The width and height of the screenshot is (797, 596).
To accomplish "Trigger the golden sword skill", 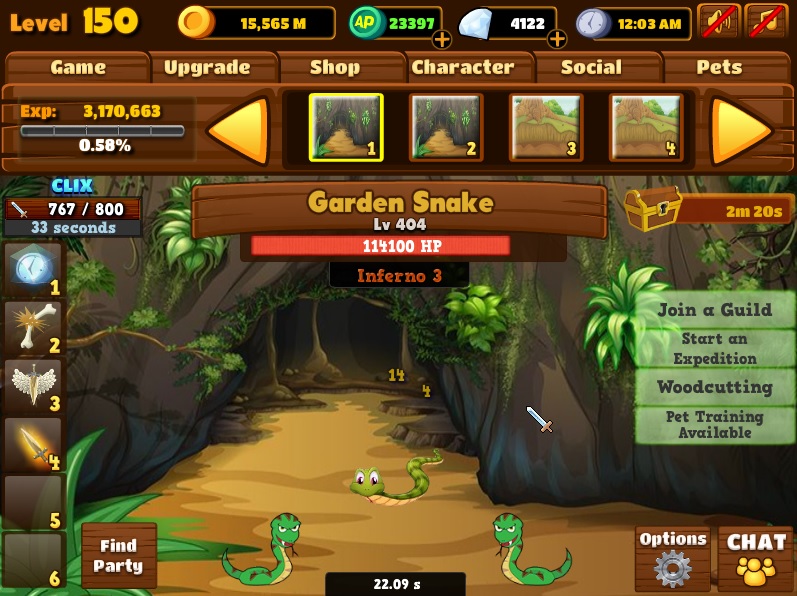I will click(x=33, y=445).
